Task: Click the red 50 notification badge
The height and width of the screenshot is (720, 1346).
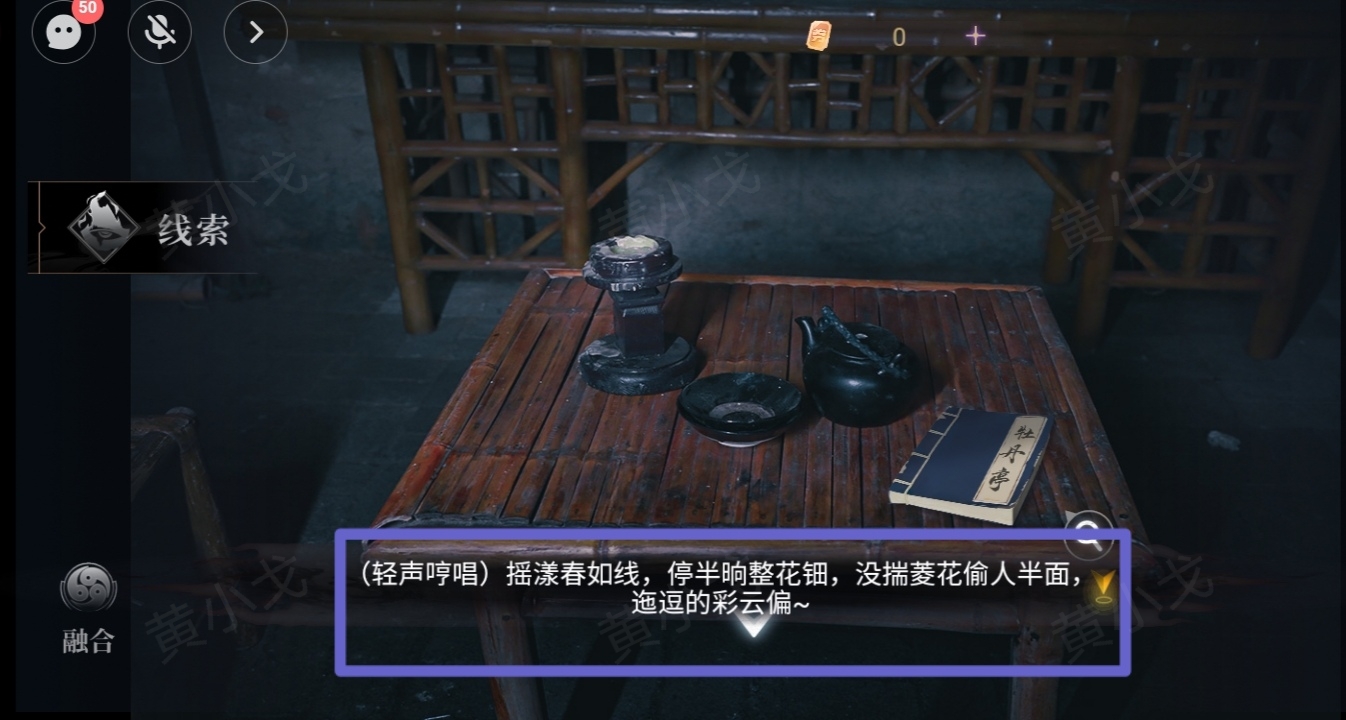Action: pyautogui.click(x=87, y=9)
